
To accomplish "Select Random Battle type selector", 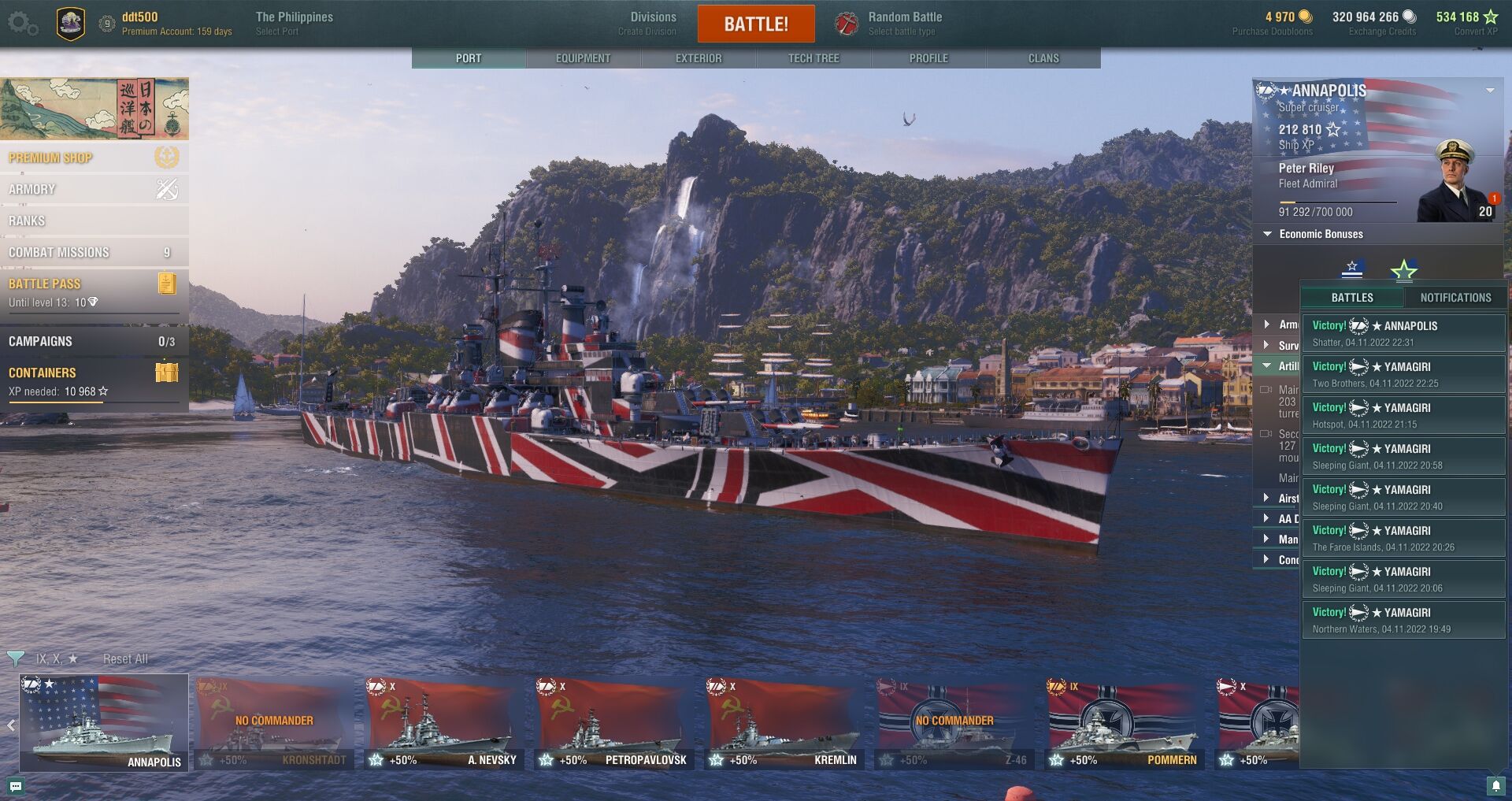I will [902, 24].
